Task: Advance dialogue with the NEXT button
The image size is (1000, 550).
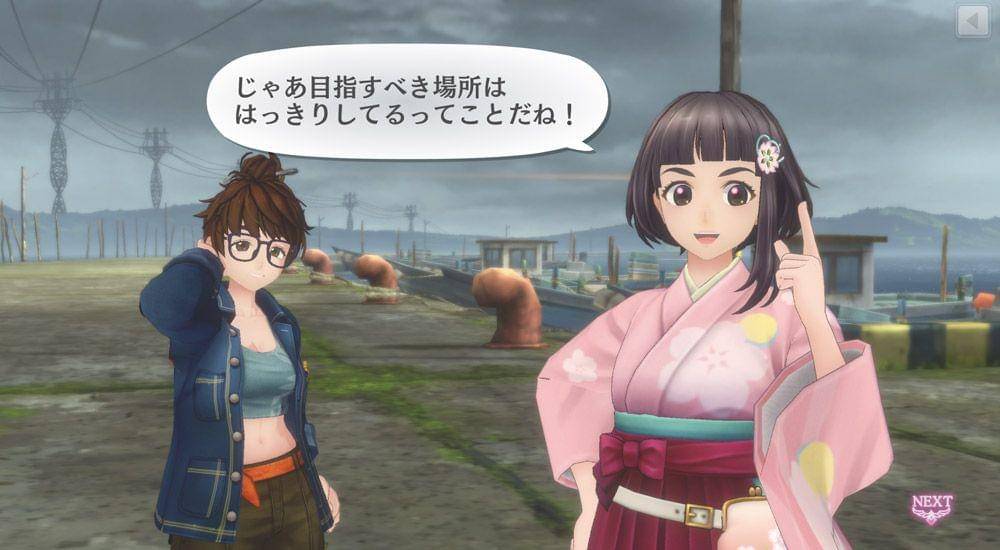Action: coord(931,507)
